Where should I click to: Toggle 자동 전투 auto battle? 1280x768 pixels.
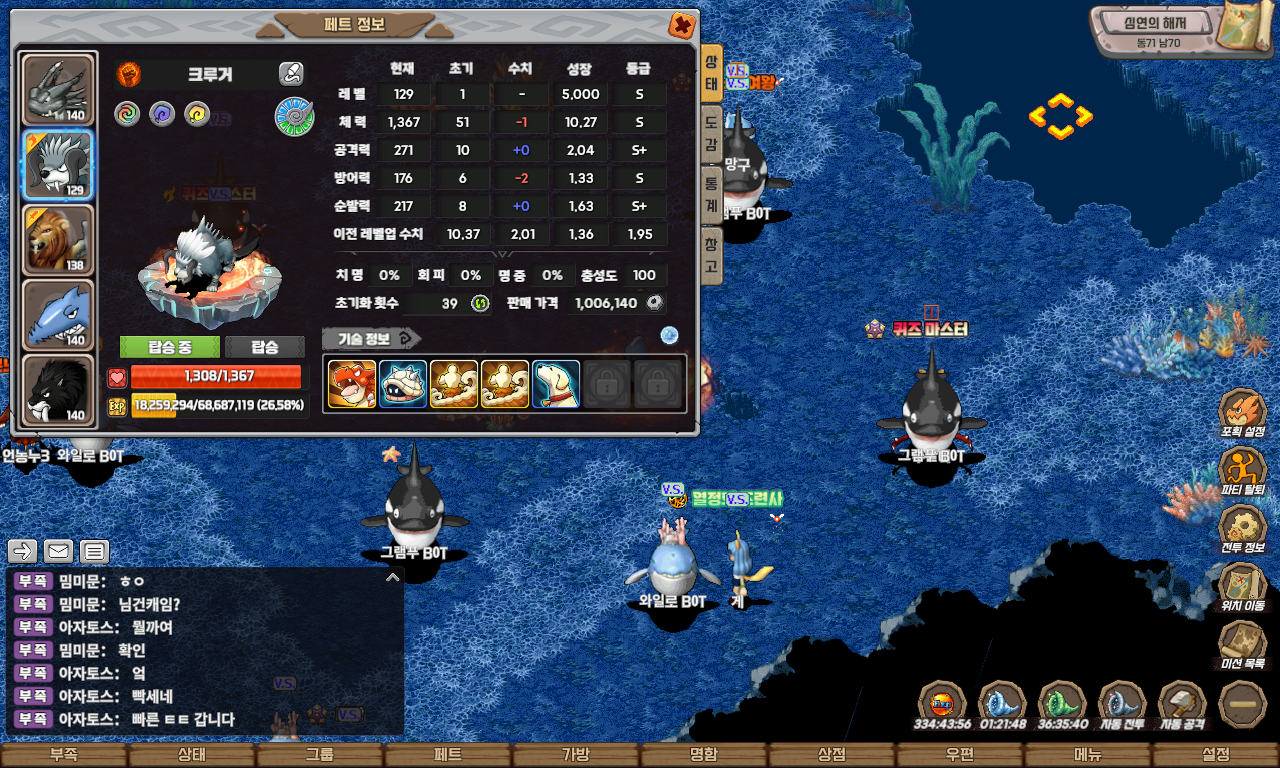1122,705
